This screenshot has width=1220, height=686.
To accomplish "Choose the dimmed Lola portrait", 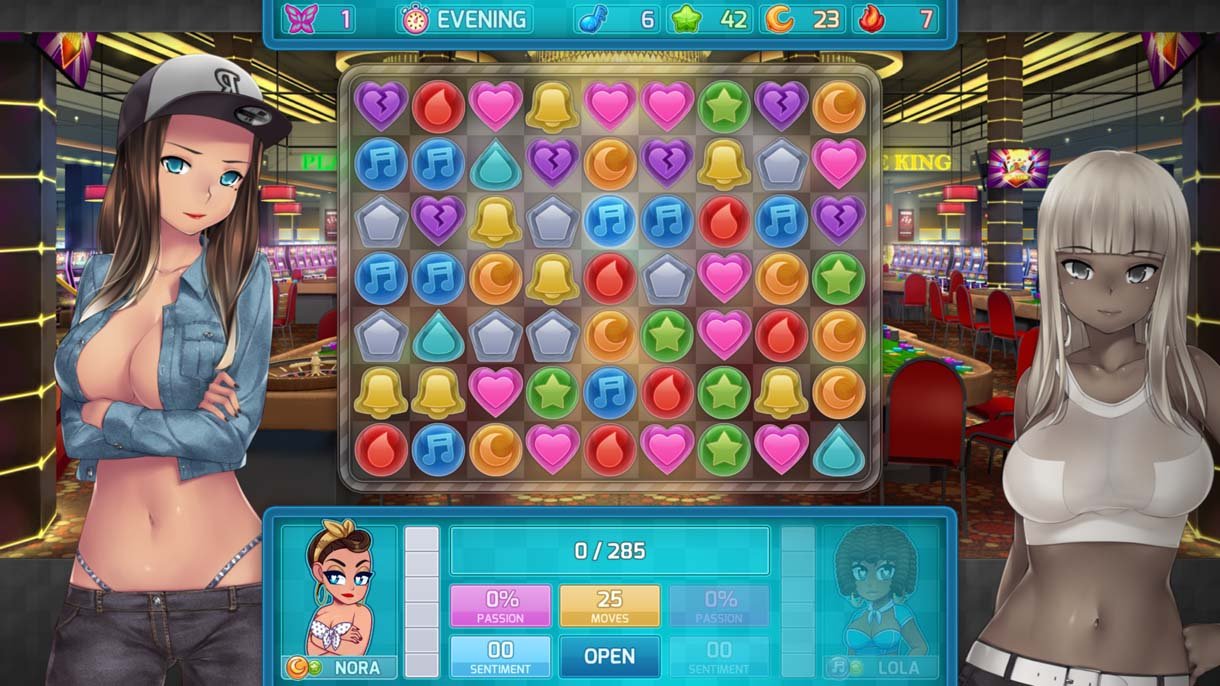I will tap(880, 591).
